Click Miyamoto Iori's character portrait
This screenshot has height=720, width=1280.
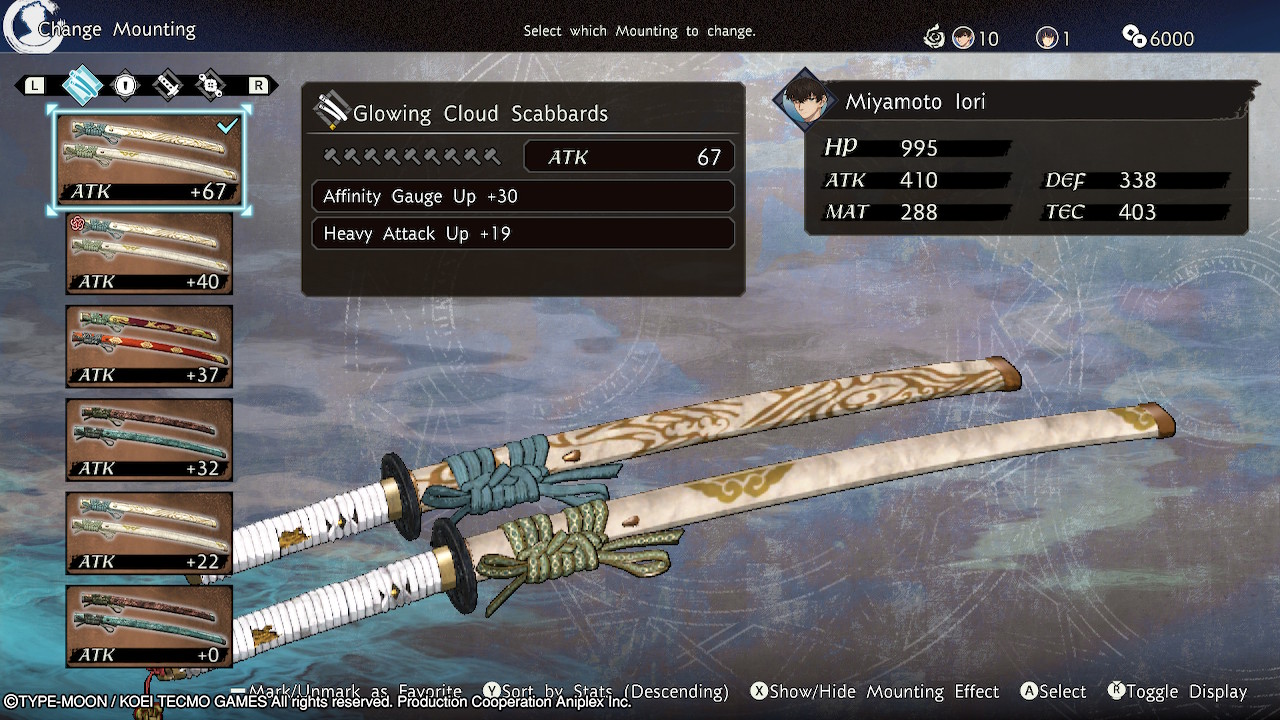pyautogui.click(x=804, y=101)
